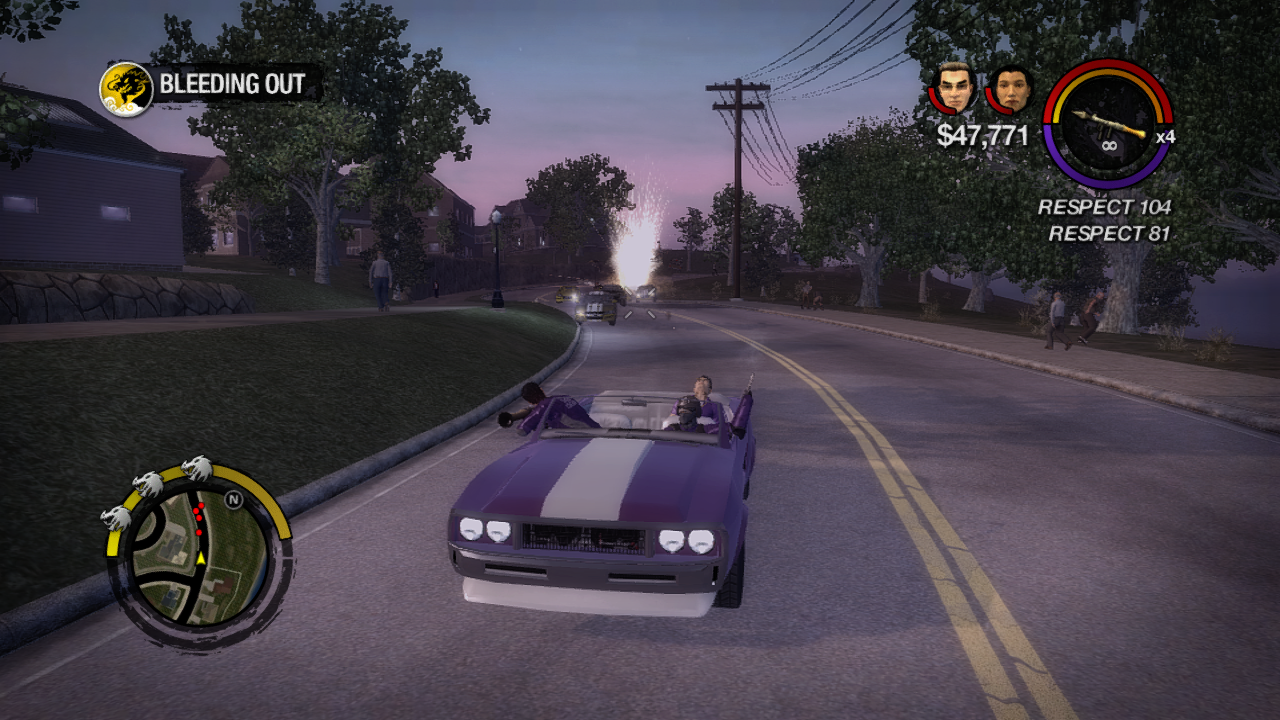This screenshot has height=720, width=1280.
Task: Choose the light-haired male follower portrait
Action: click(x=956, y=88)
